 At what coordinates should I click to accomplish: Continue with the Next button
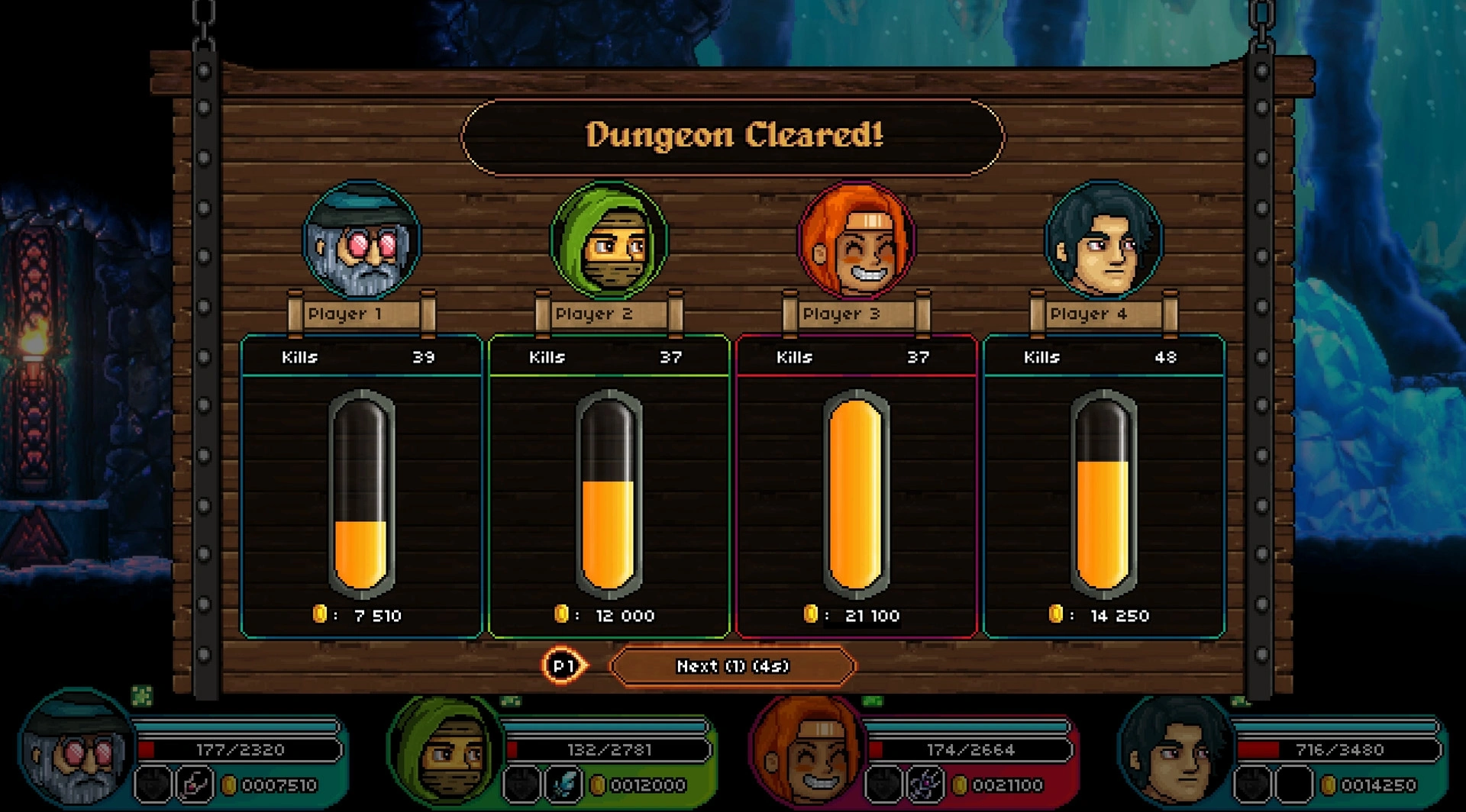click(x=732, y=666)
